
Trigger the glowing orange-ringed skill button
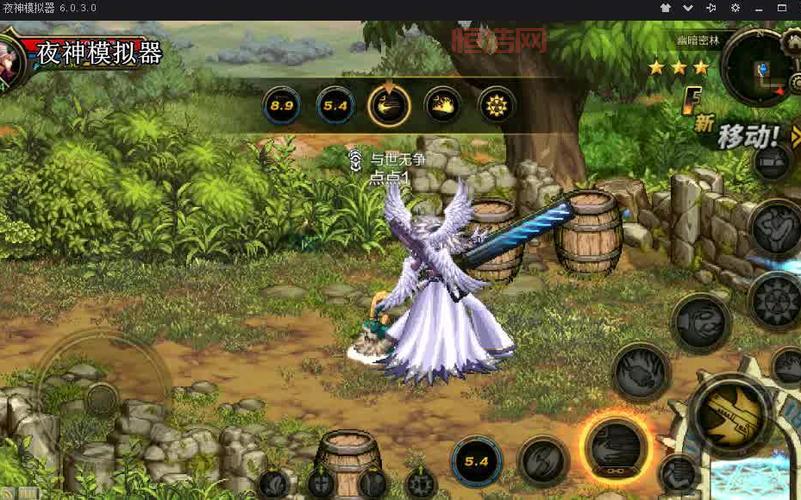[x=616, y=446]
